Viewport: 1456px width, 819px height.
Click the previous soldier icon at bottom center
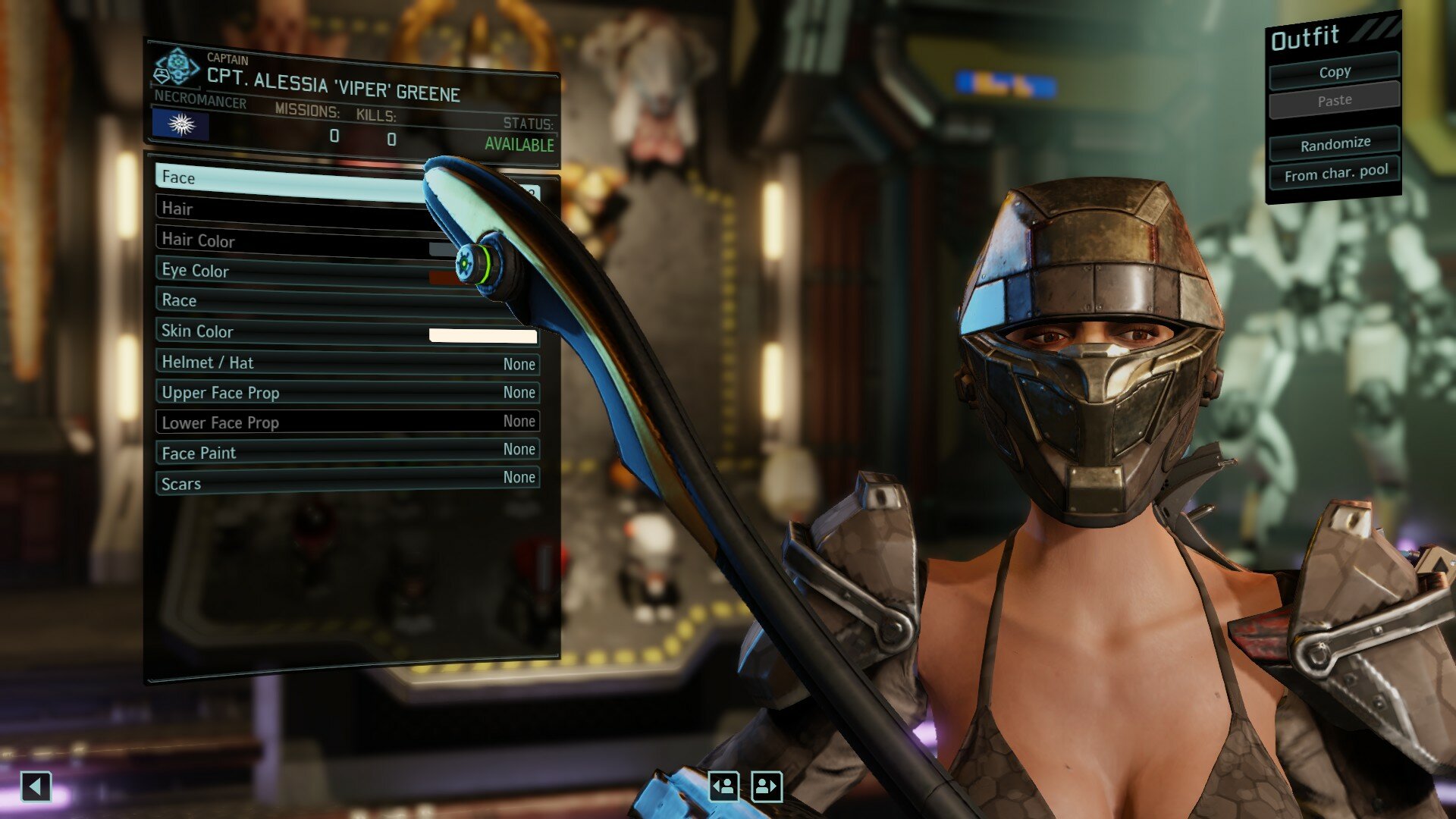(726, 787)
